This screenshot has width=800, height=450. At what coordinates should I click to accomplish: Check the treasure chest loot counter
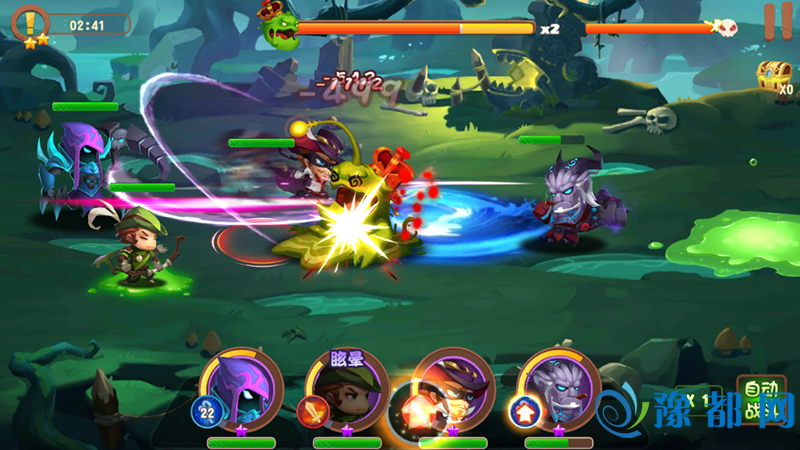coord(775,77)
